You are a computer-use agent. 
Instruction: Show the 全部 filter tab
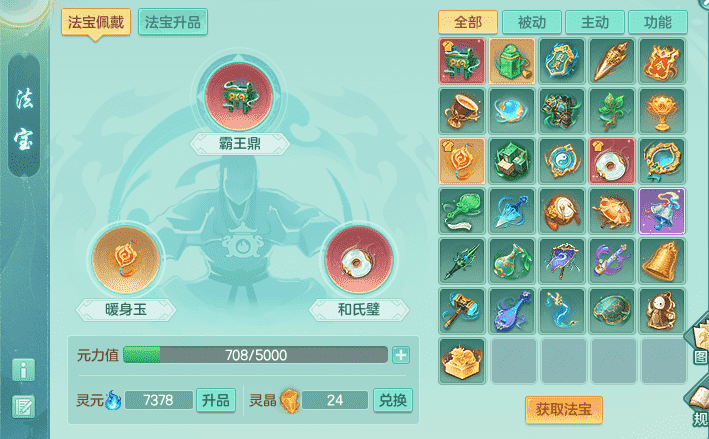pos(467,22)
